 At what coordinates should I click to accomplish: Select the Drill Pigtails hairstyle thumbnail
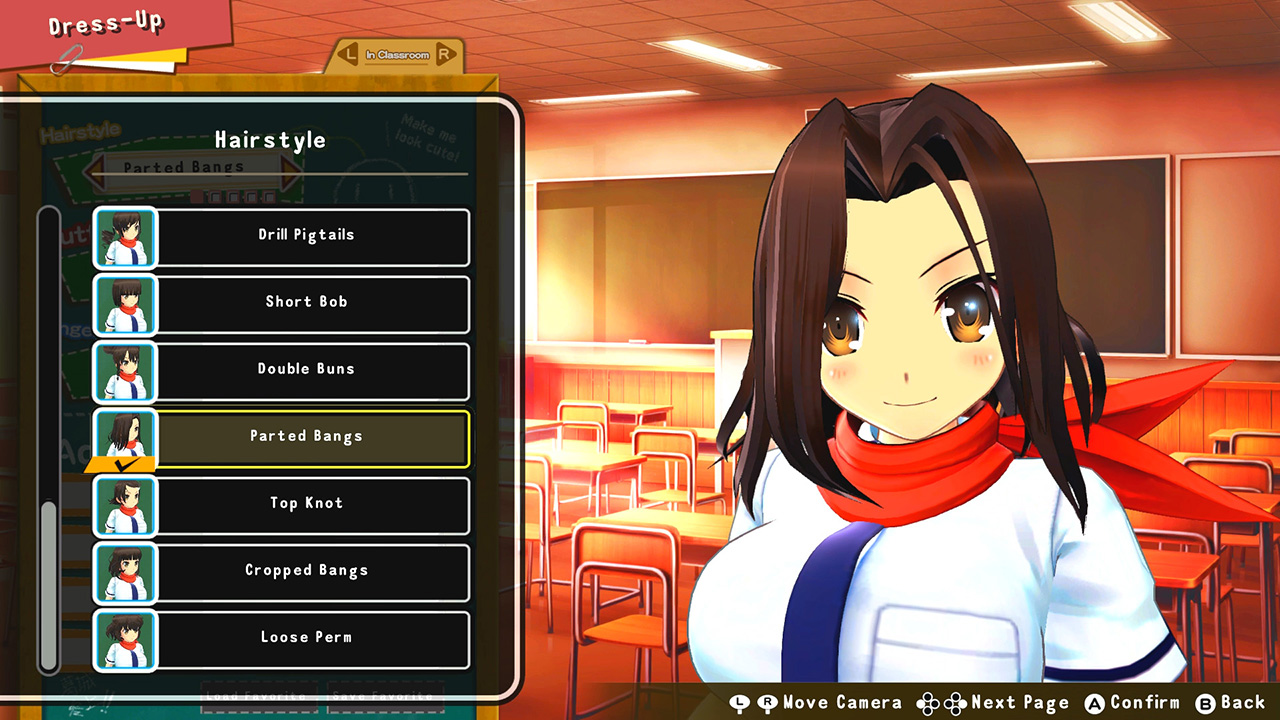coord(124,237)
